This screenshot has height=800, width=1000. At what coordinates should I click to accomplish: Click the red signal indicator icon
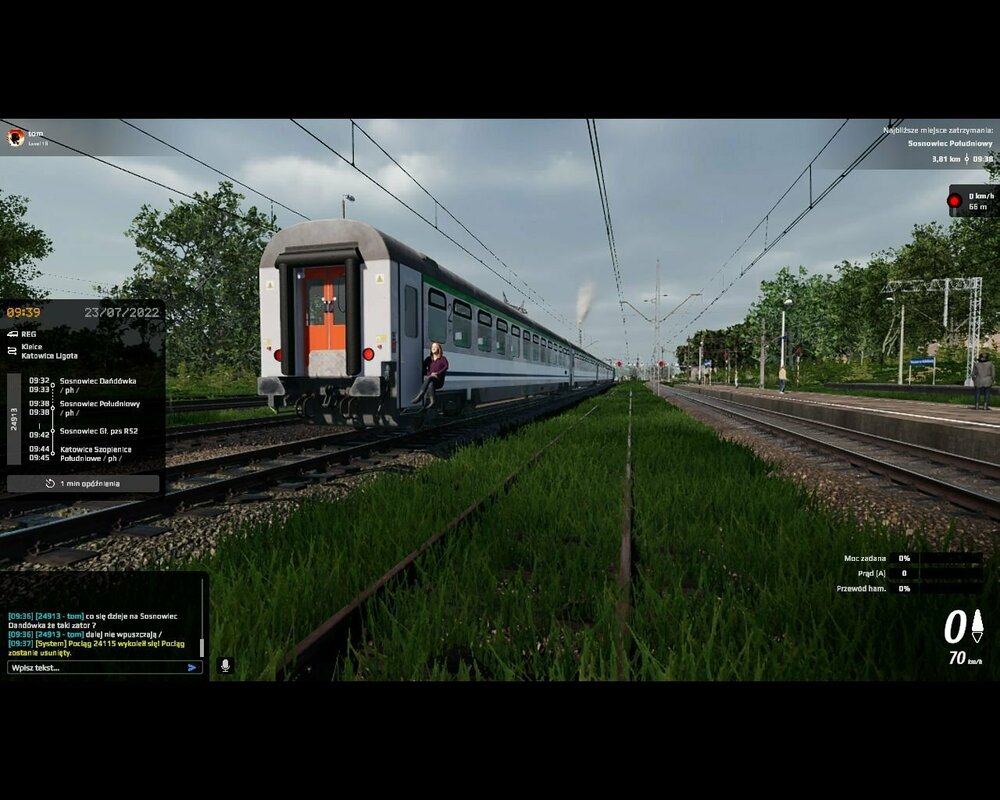pyautogui.click(x=955, y=201)
